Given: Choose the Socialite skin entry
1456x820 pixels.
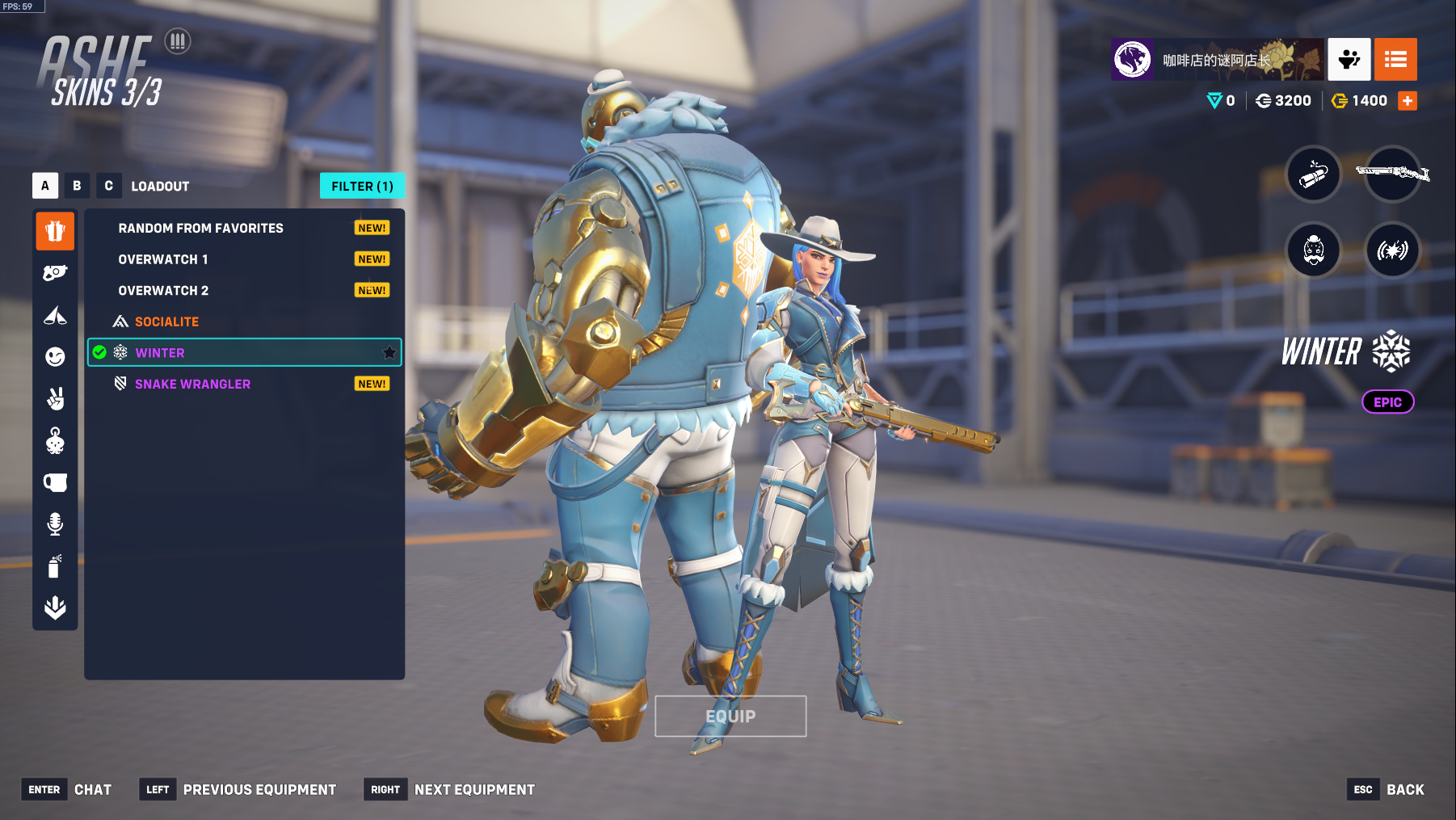Looking at the screenshot, I should point(166,322).
